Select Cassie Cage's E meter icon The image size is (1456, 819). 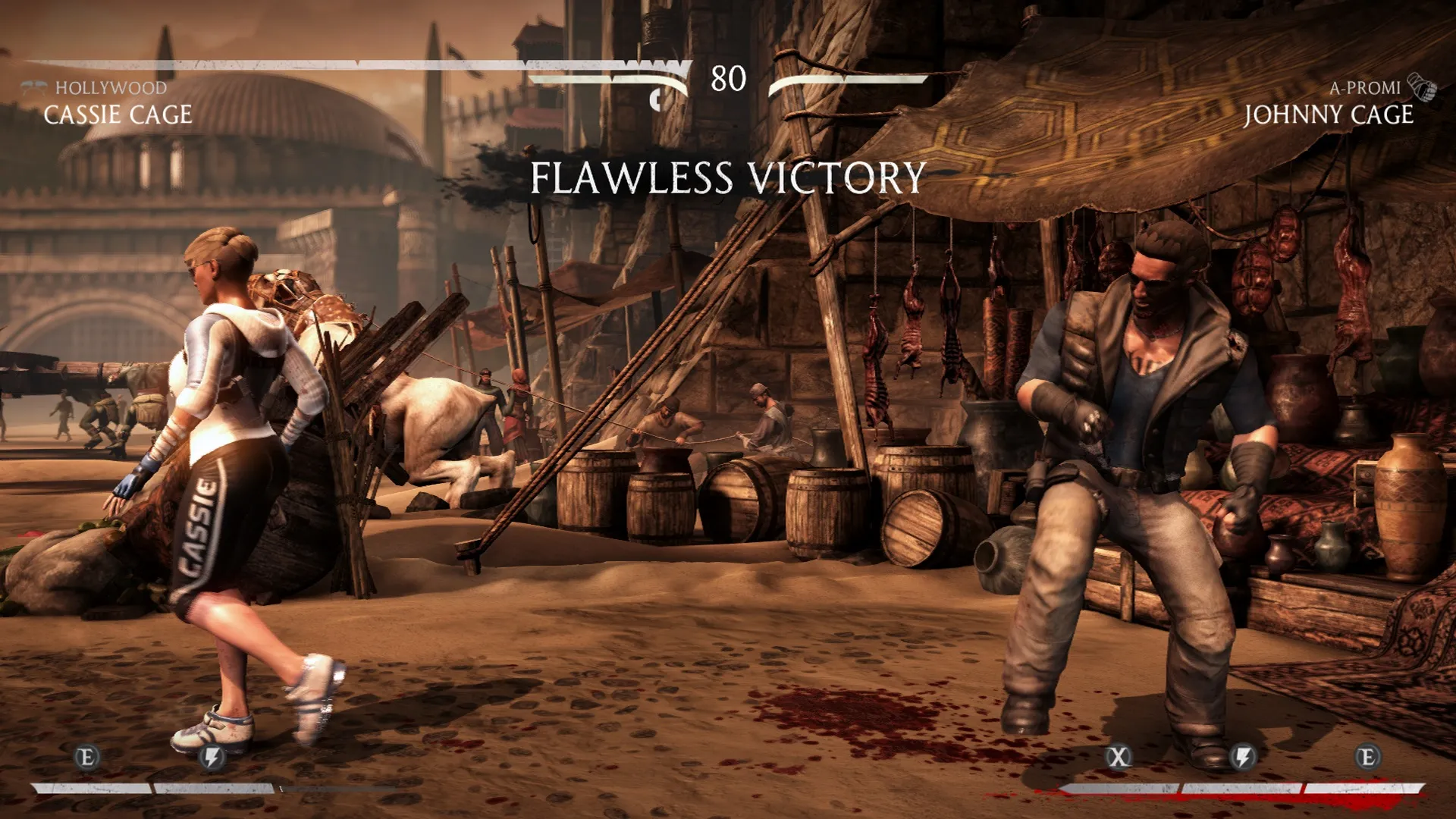click(x=87, y=757)
